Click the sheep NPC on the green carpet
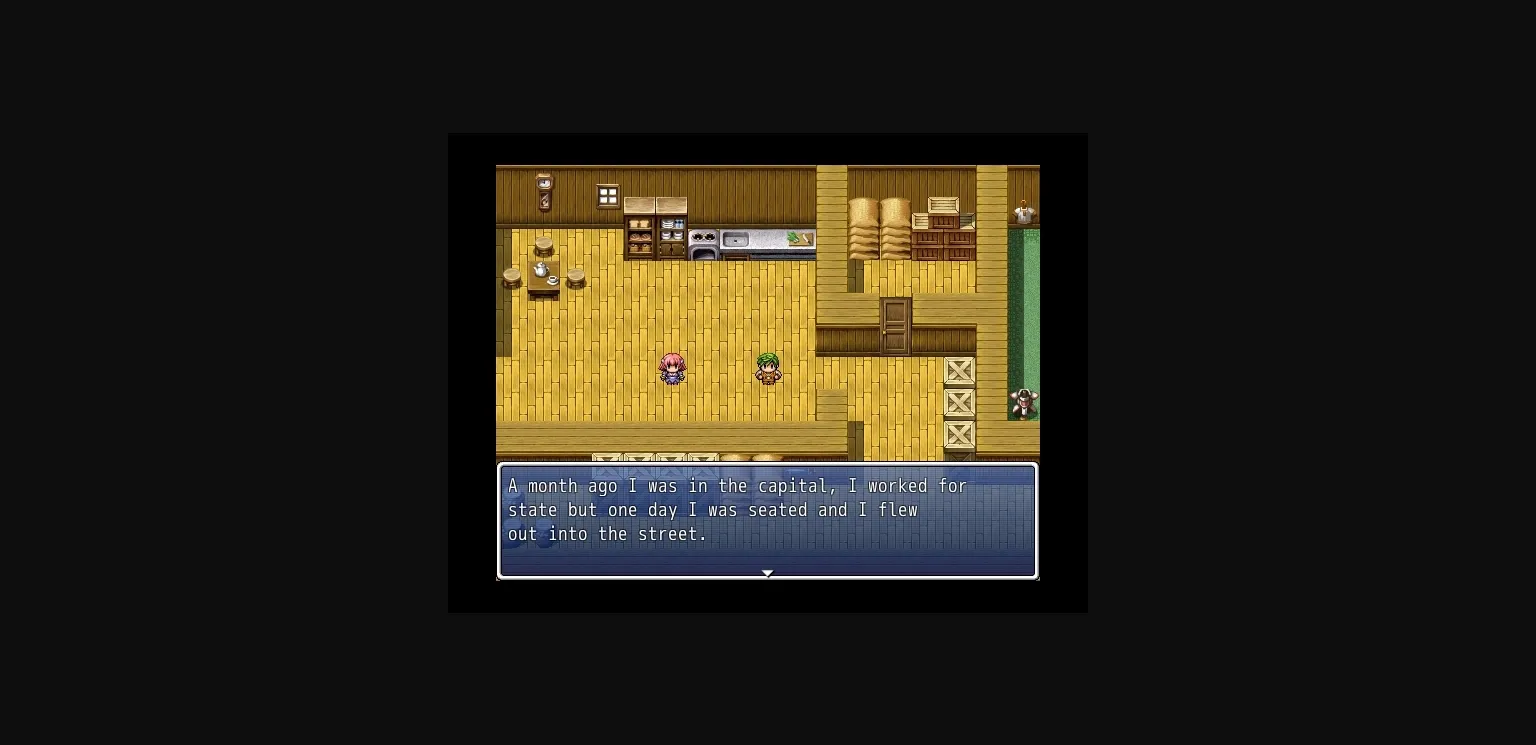 point(1024,403)
